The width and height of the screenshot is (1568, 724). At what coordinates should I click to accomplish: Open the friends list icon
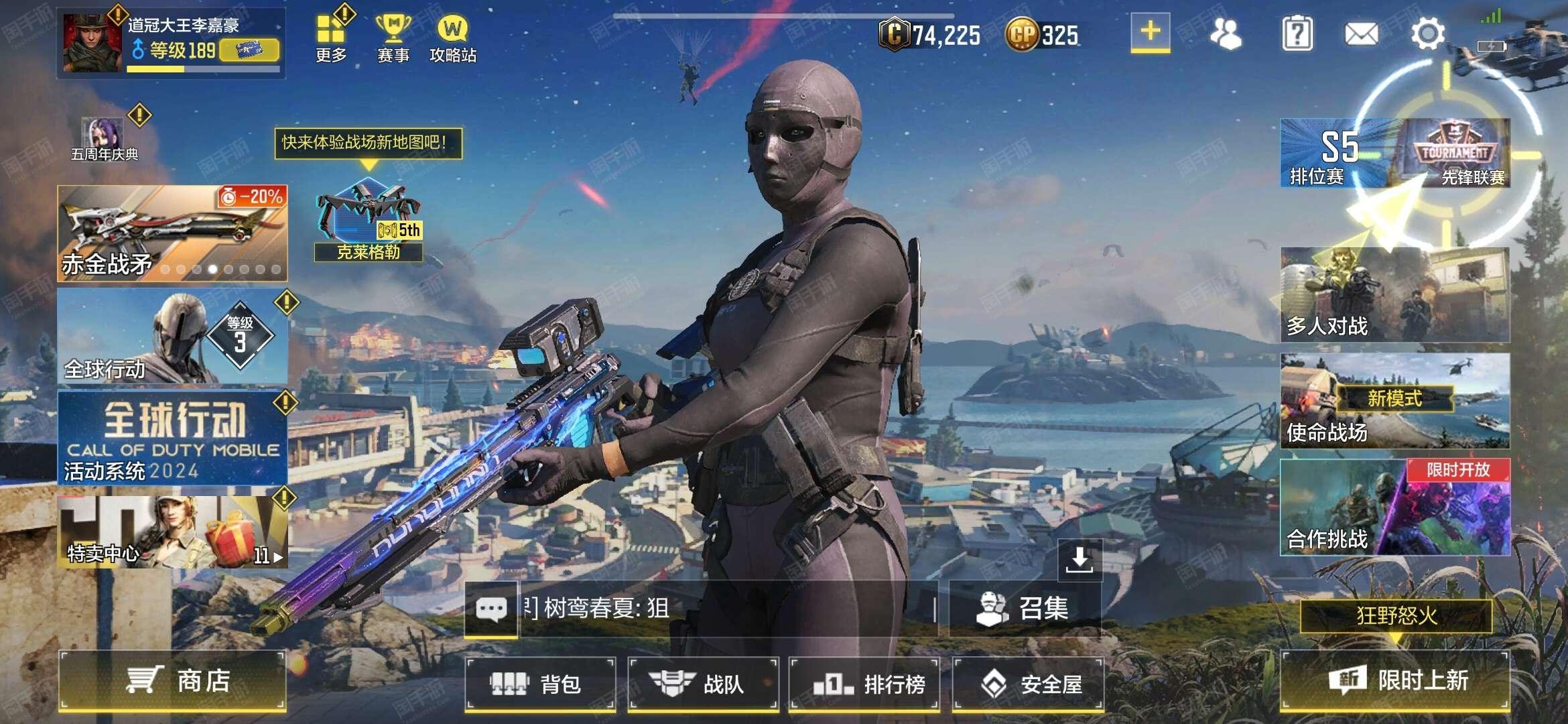click(x=1226, y=34)
